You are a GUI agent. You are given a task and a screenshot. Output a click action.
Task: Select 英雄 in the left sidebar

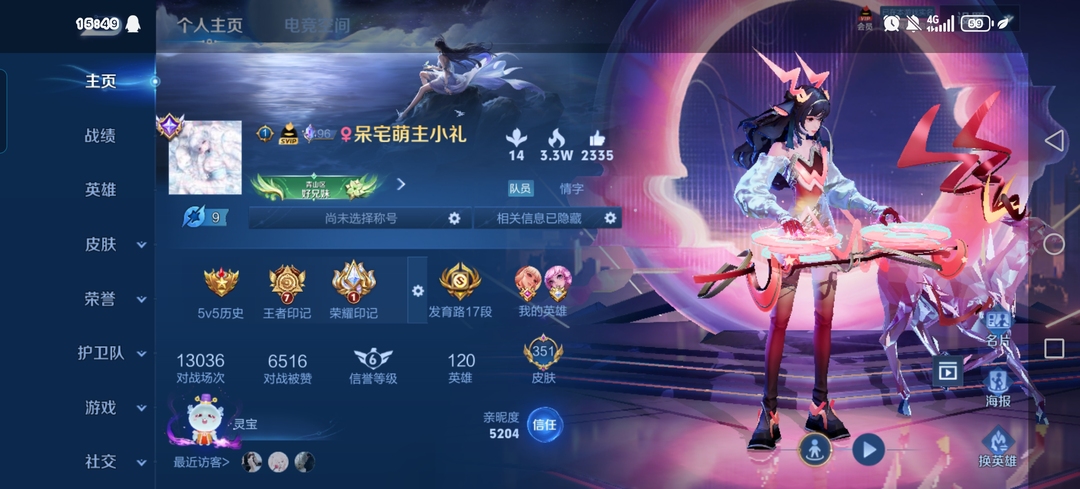click(x=100, y=190)
